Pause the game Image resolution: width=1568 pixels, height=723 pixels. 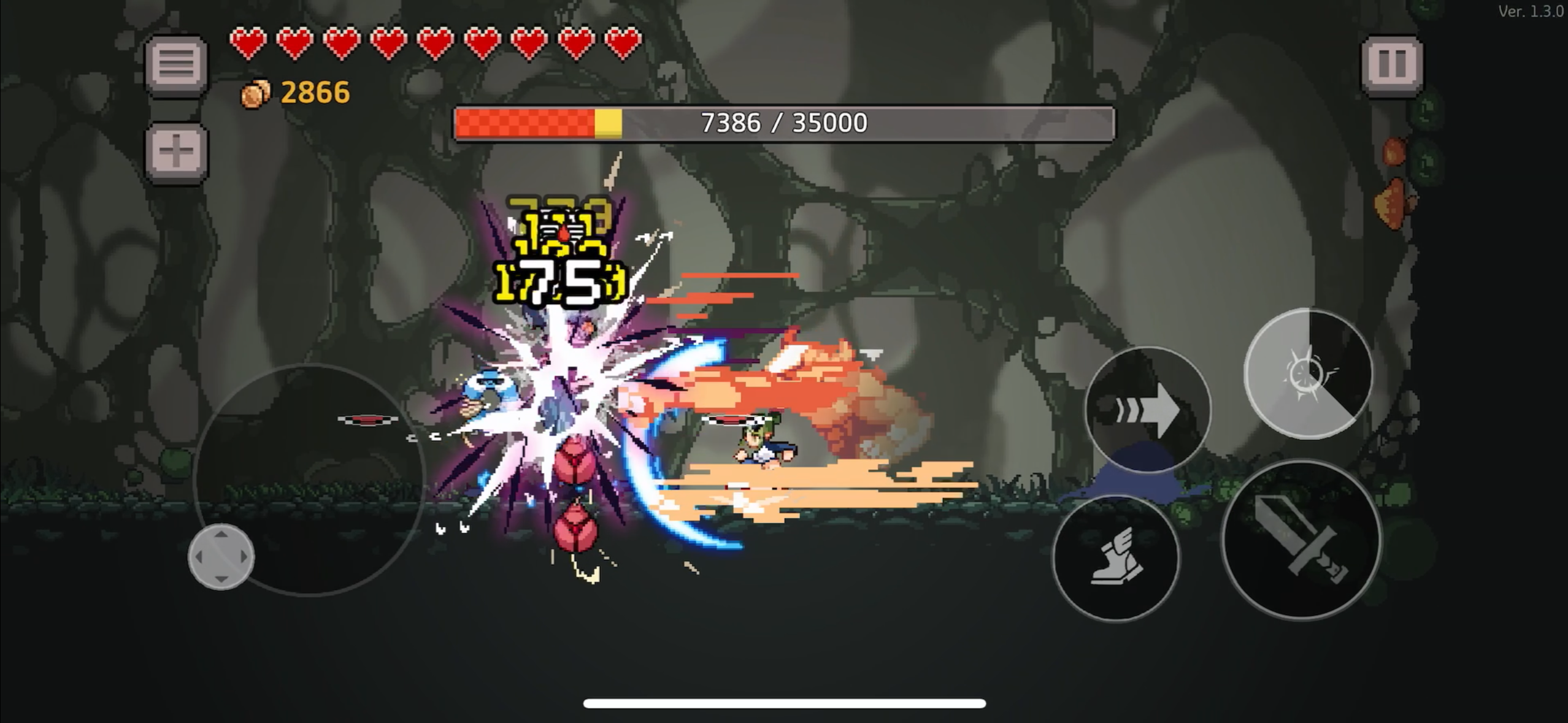pos(1391,64)
